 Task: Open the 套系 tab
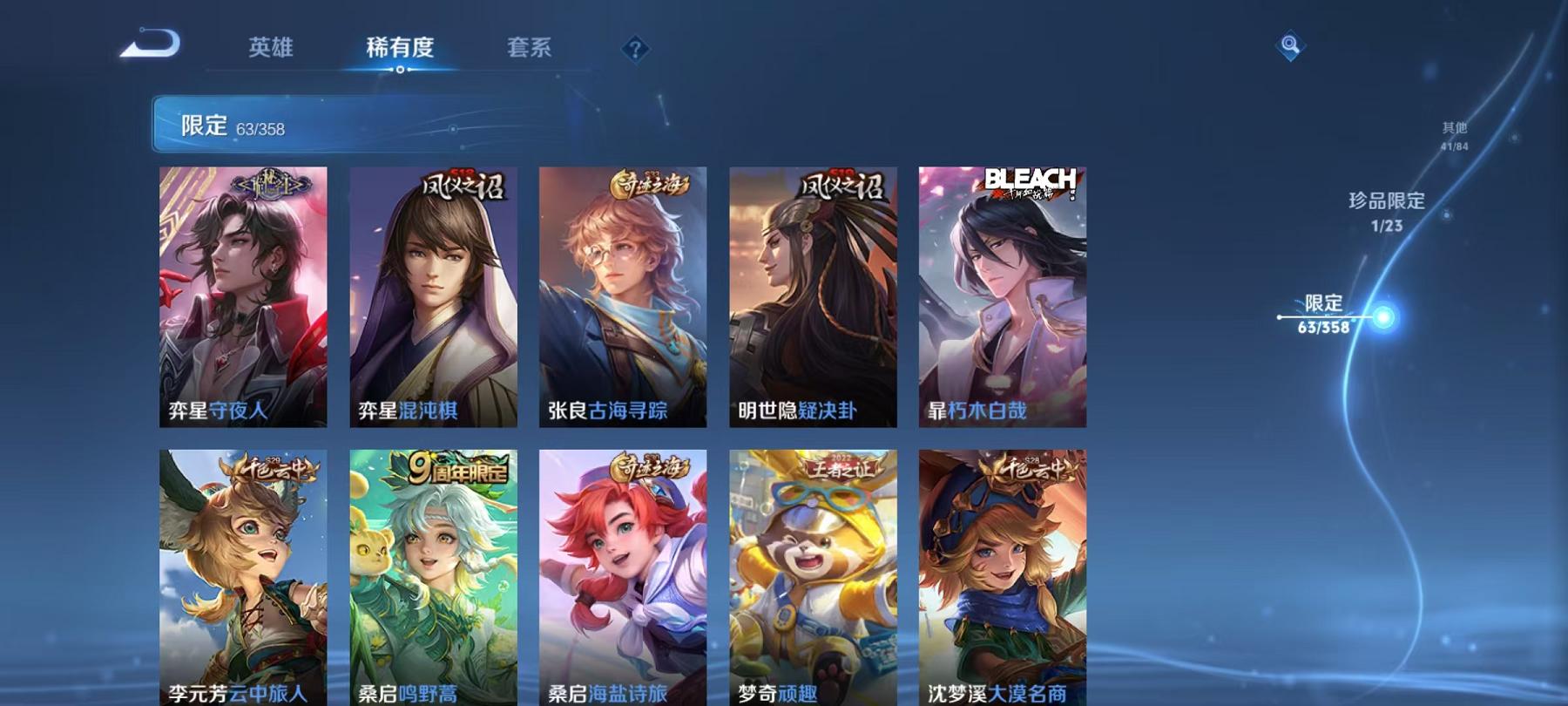click(x=532, y=50)
